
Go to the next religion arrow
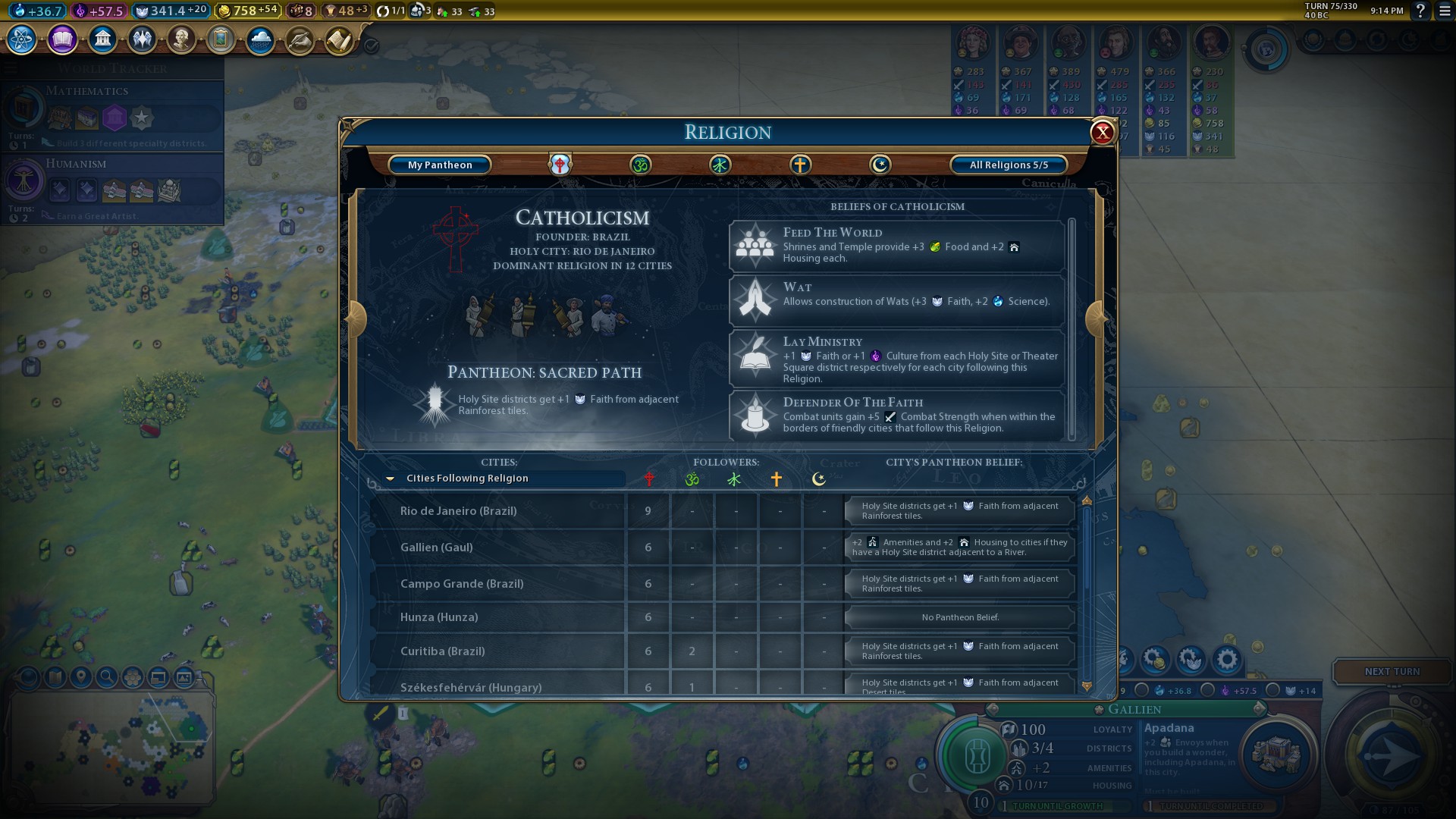pos(1096,318)
